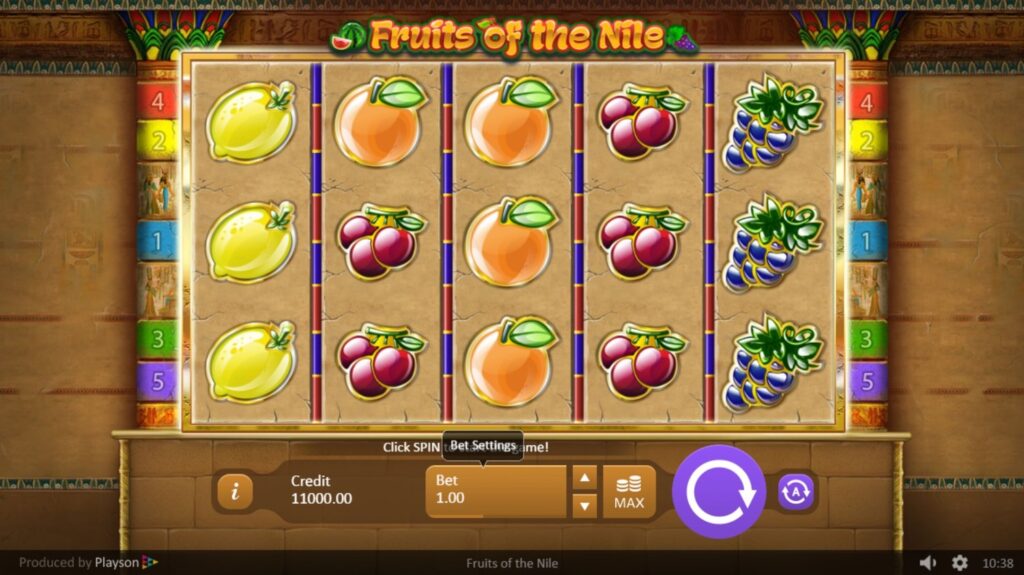Open the gear settings menu

pyautogui.click(x=960, y=563)
